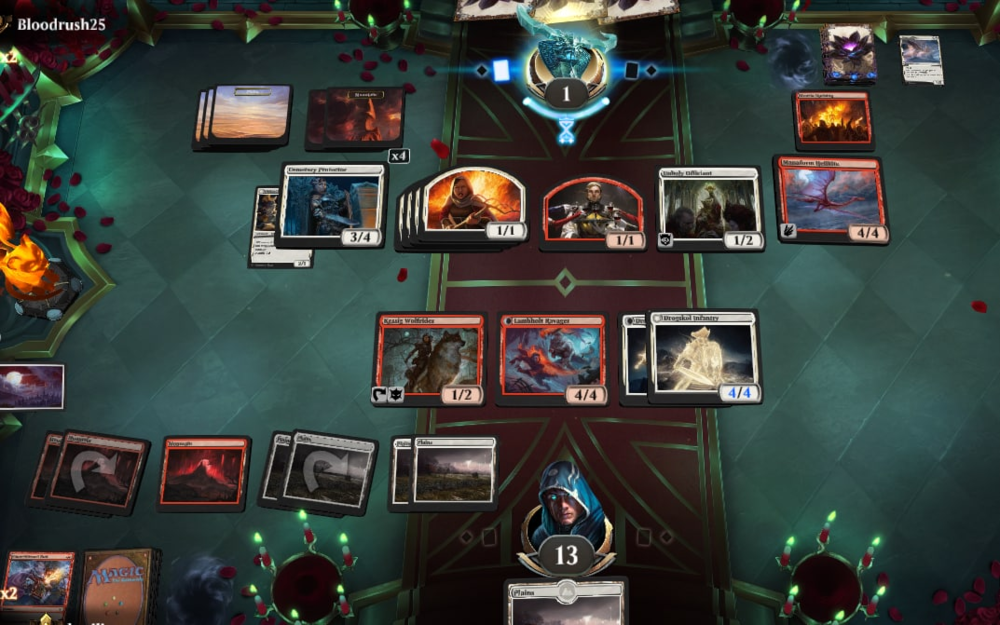Select the Kessig Wolfrider creature card
Screen dimensions: 1000x625
click(429, 358)
